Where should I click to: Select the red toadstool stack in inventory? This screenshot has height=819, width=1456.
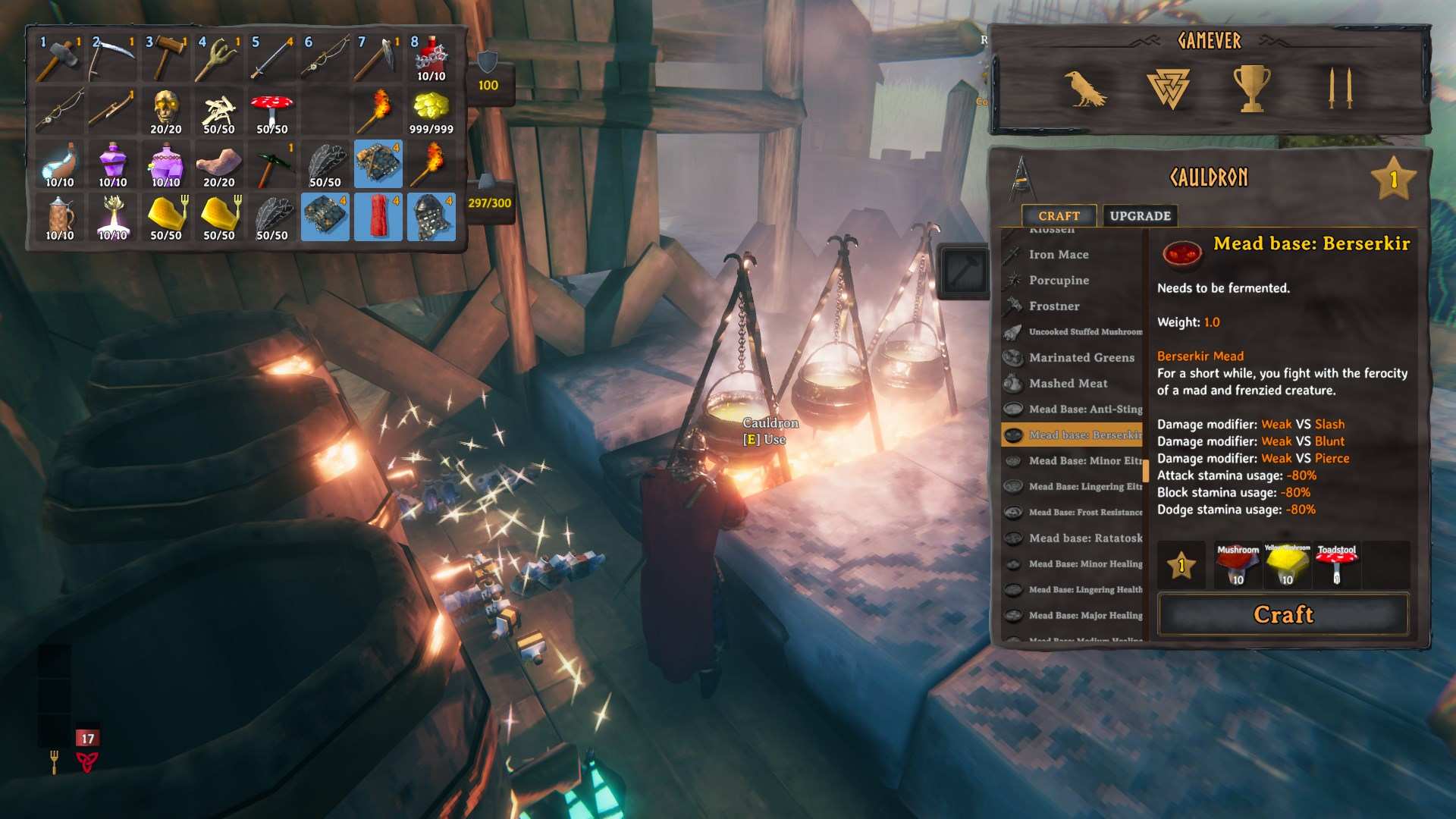[271, 111]
